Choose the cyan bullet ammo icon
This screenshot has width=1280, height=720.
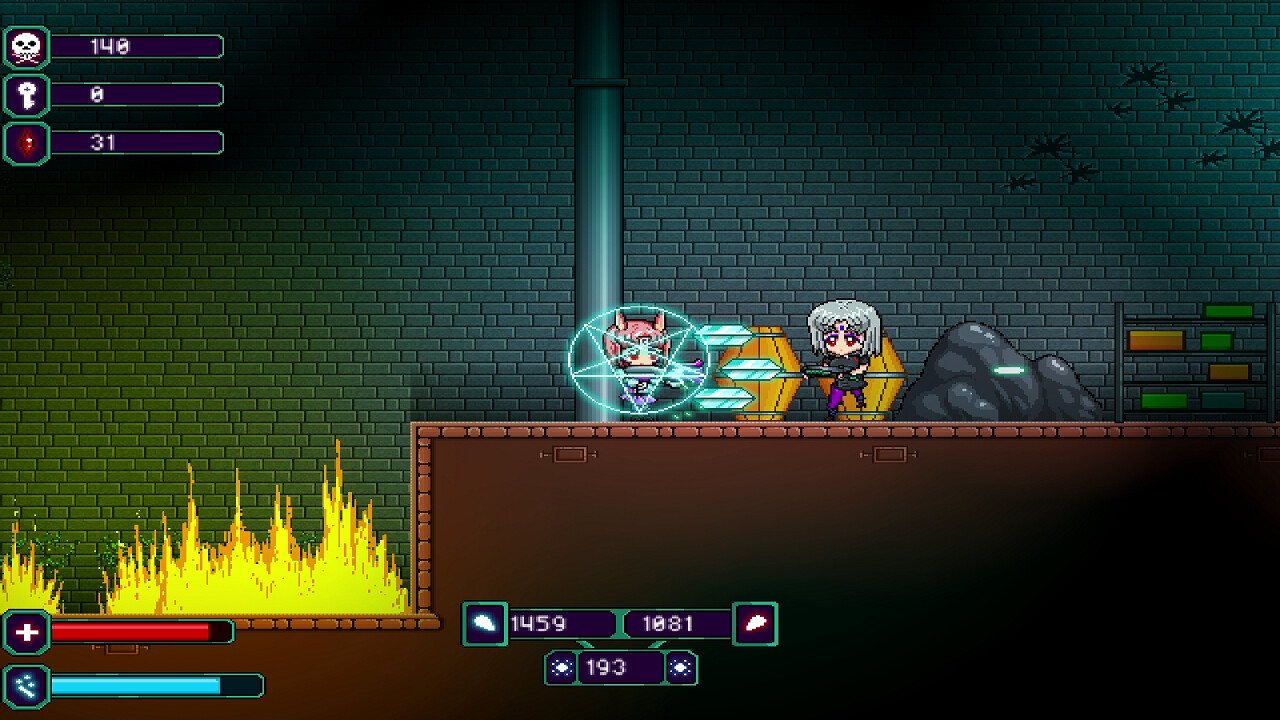pyautogui.click(x=484, y=624)
